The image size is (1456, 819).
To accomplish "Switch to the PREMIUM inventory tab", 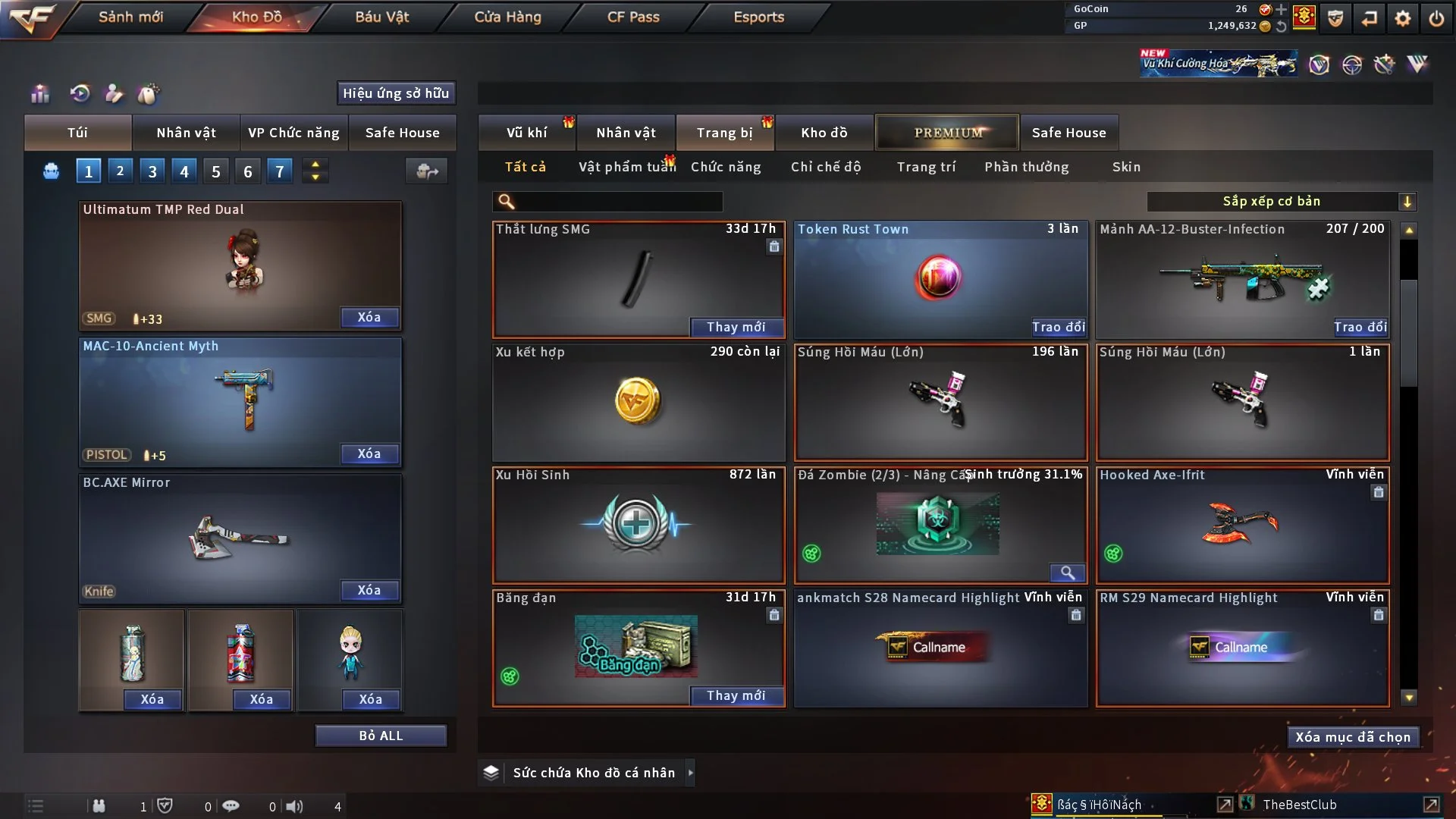I will click(947, 132).
